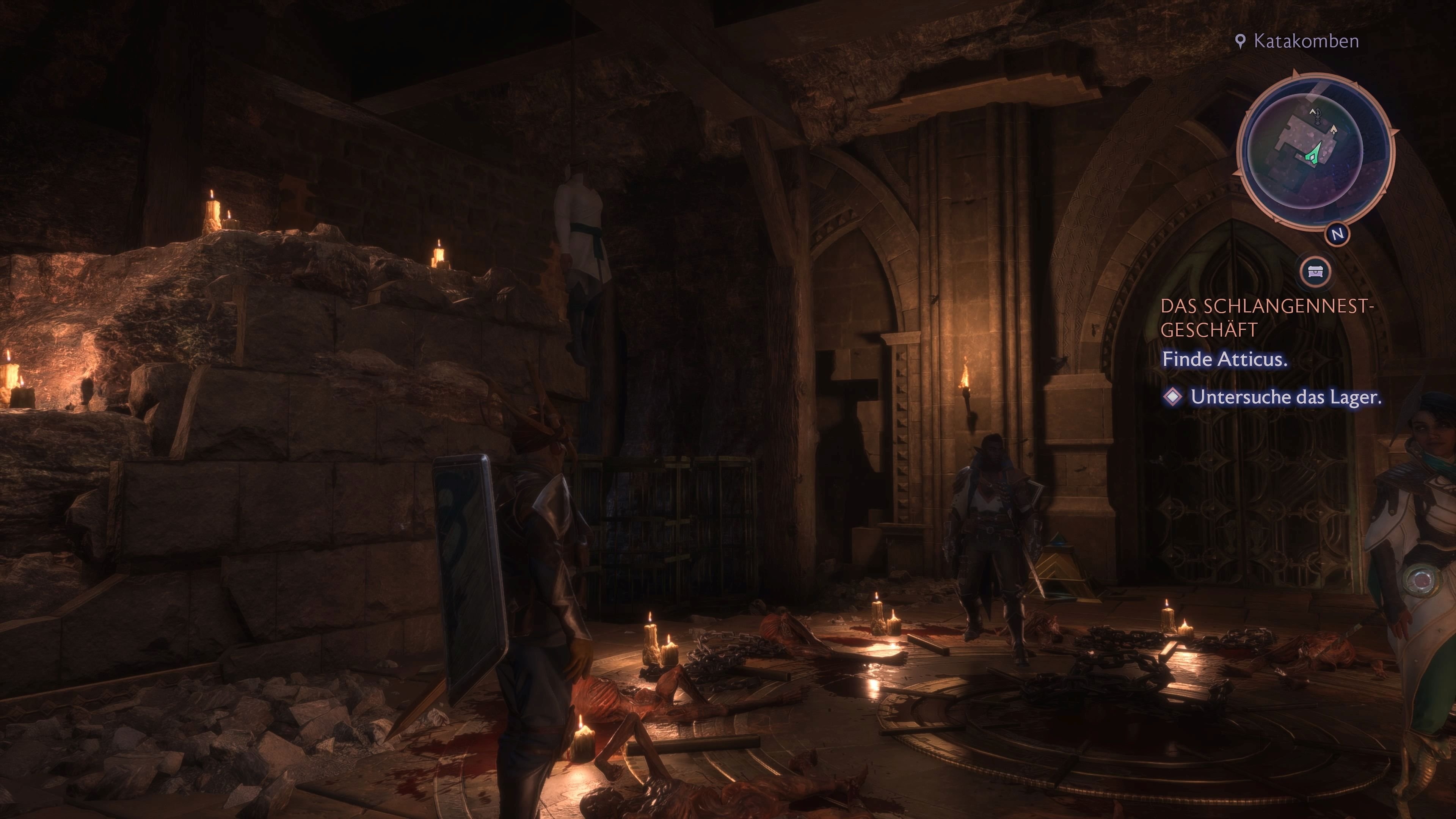Click the location pin icon beside Katakomben

pos(1241,41)
